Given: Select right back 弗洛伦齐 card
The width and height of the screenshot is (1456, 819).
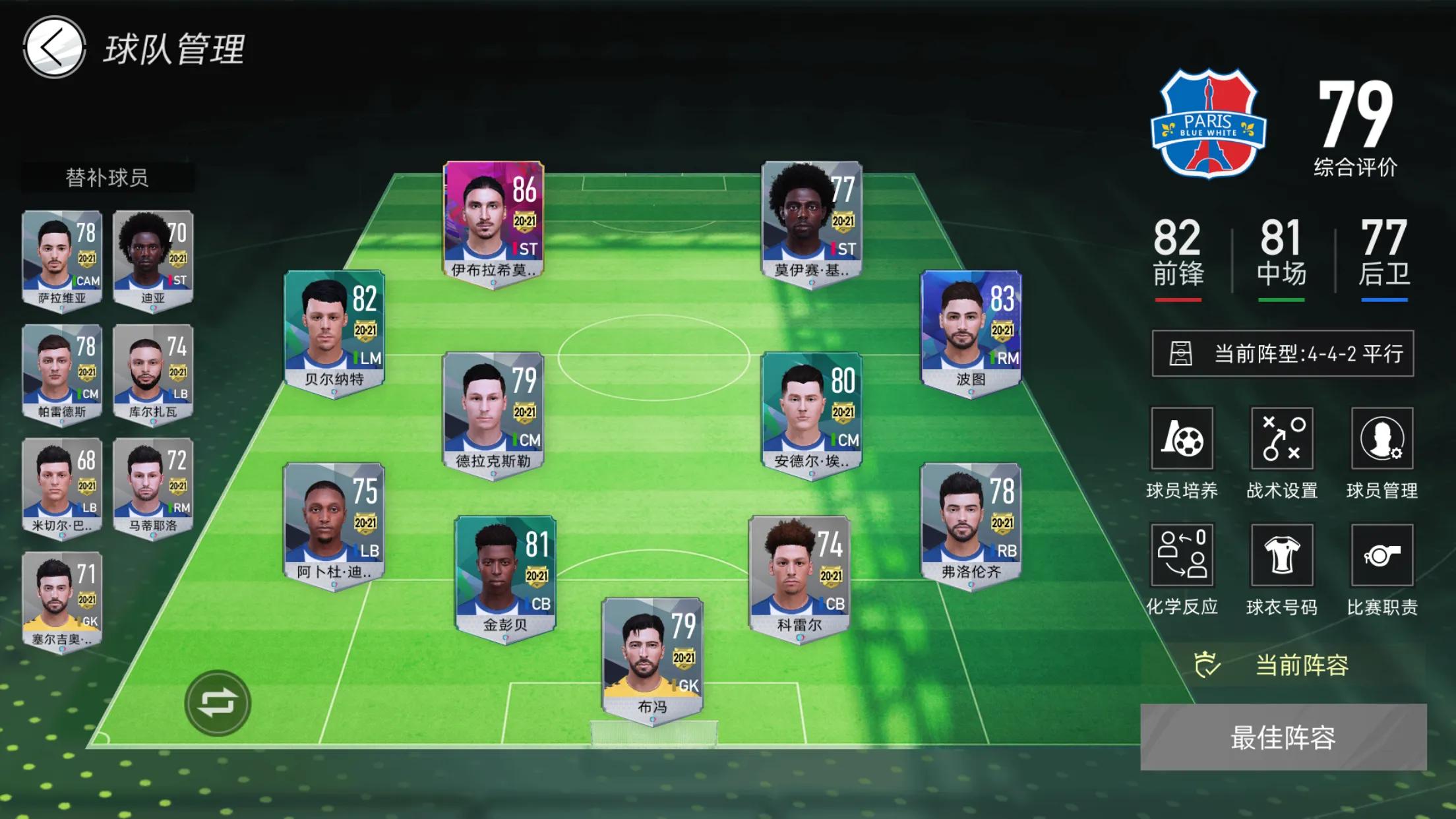Looking at the screenshot, I should coord(971,524).
